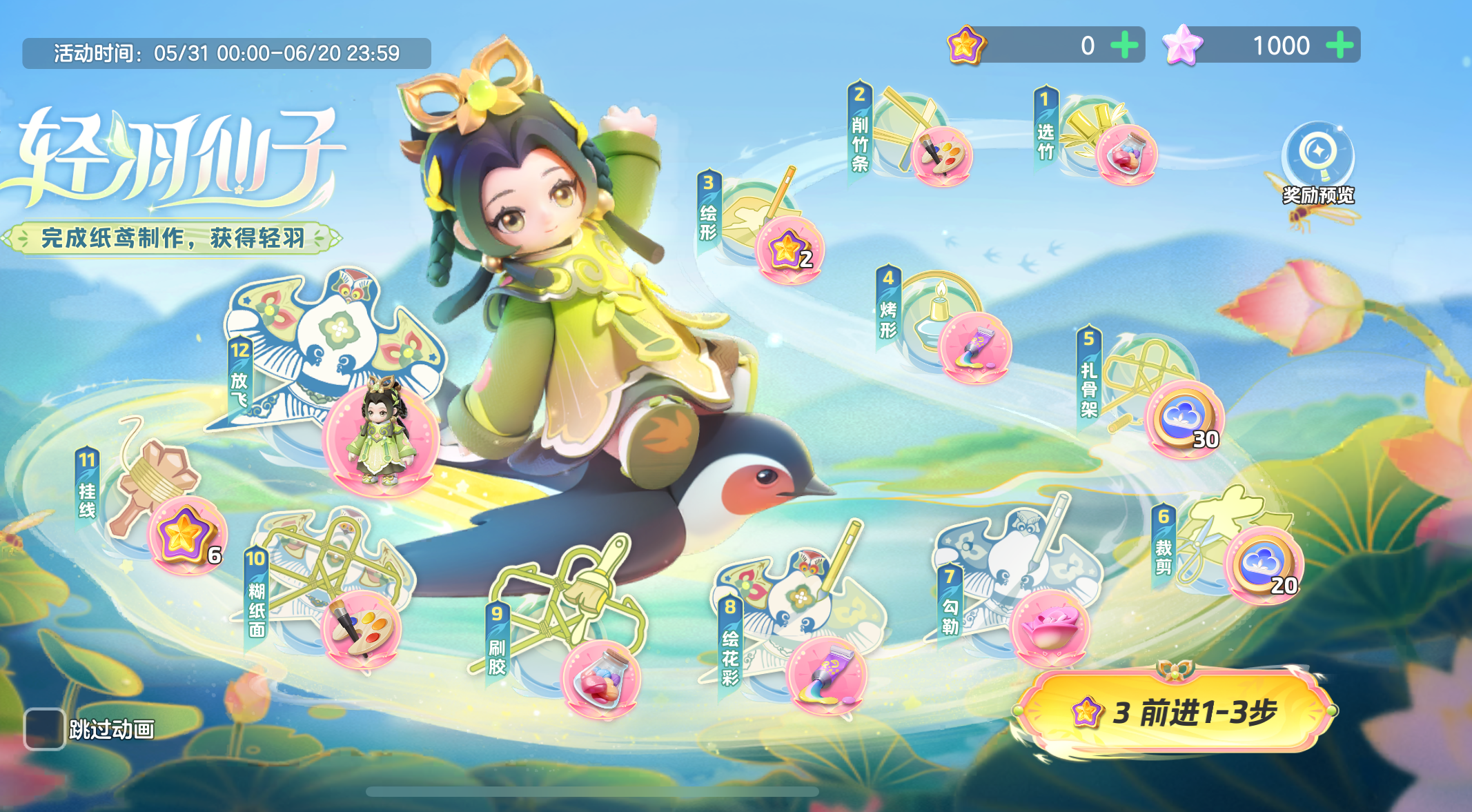This screenshot has height=812, width=1472.
Task: Toggle the 跳过动画 skip animation checkbox
Action: pos(45,729)
